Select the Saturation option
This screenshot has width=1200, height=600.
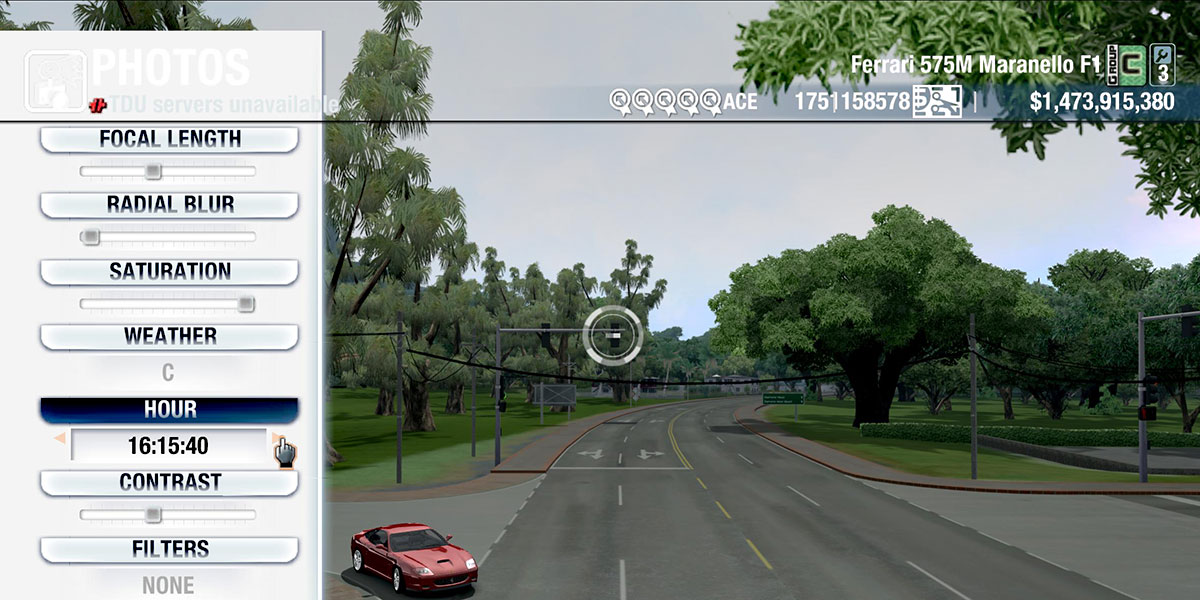tap(169, 272)
